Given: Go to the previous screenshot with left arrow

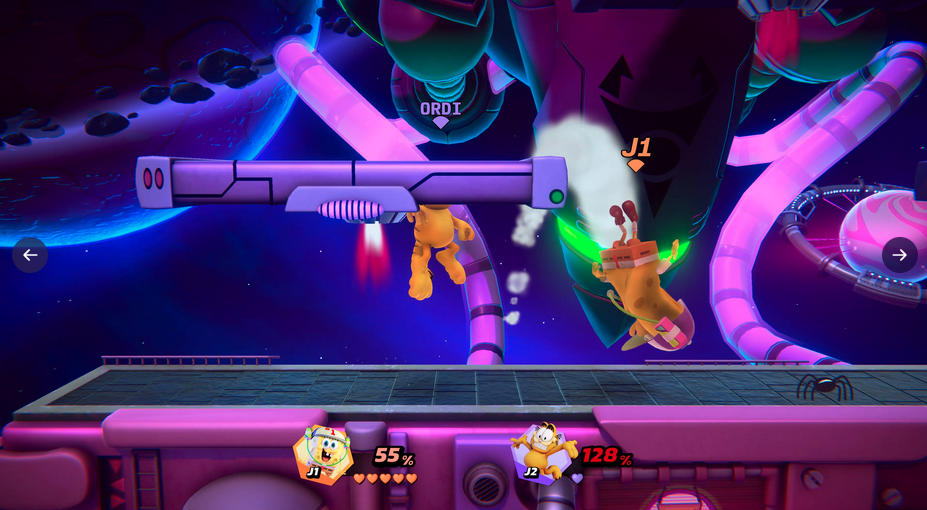Looking at the screenshot, I should pyautogui.click(x=30, y=255).
